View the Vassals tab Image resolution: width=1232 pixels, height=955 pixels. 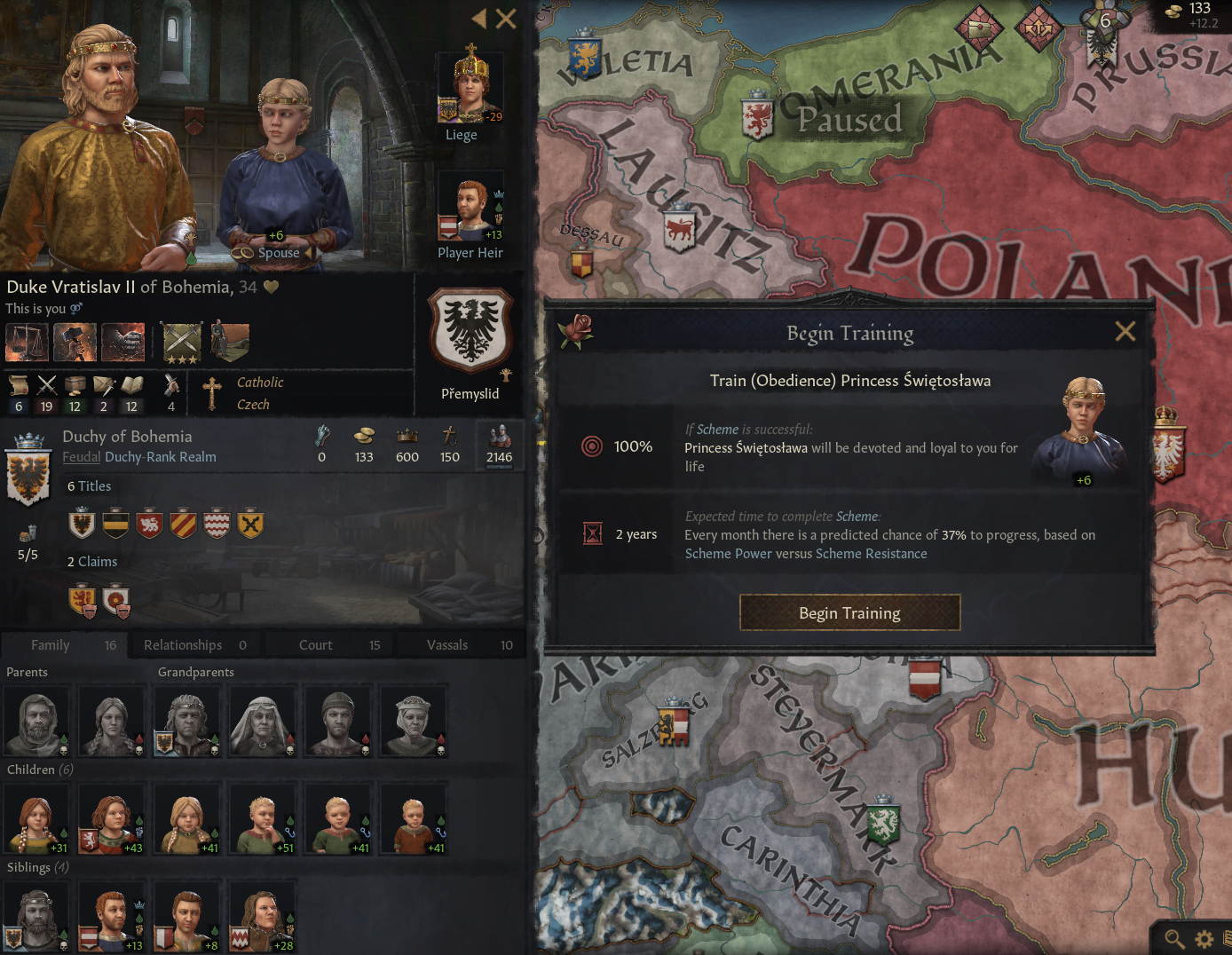tap(447, 645)
